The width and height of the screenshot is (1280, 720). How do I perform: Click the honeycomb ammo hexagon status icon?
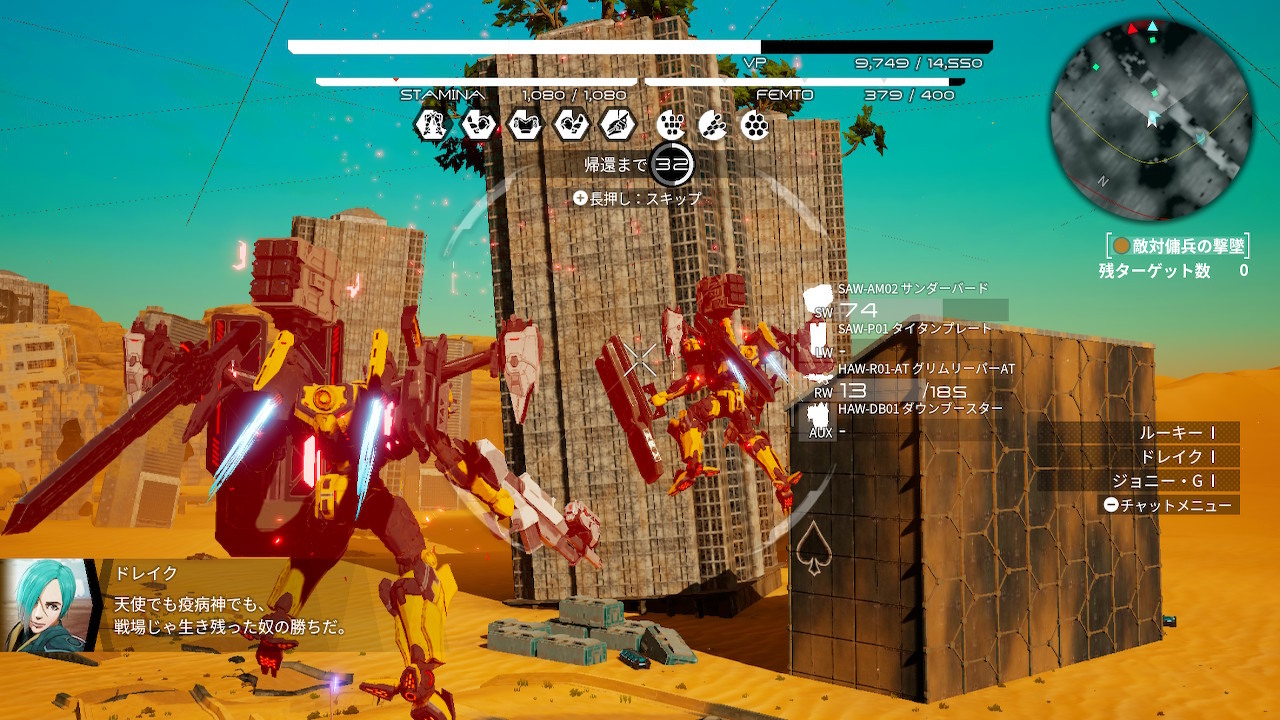coord(753,125)
